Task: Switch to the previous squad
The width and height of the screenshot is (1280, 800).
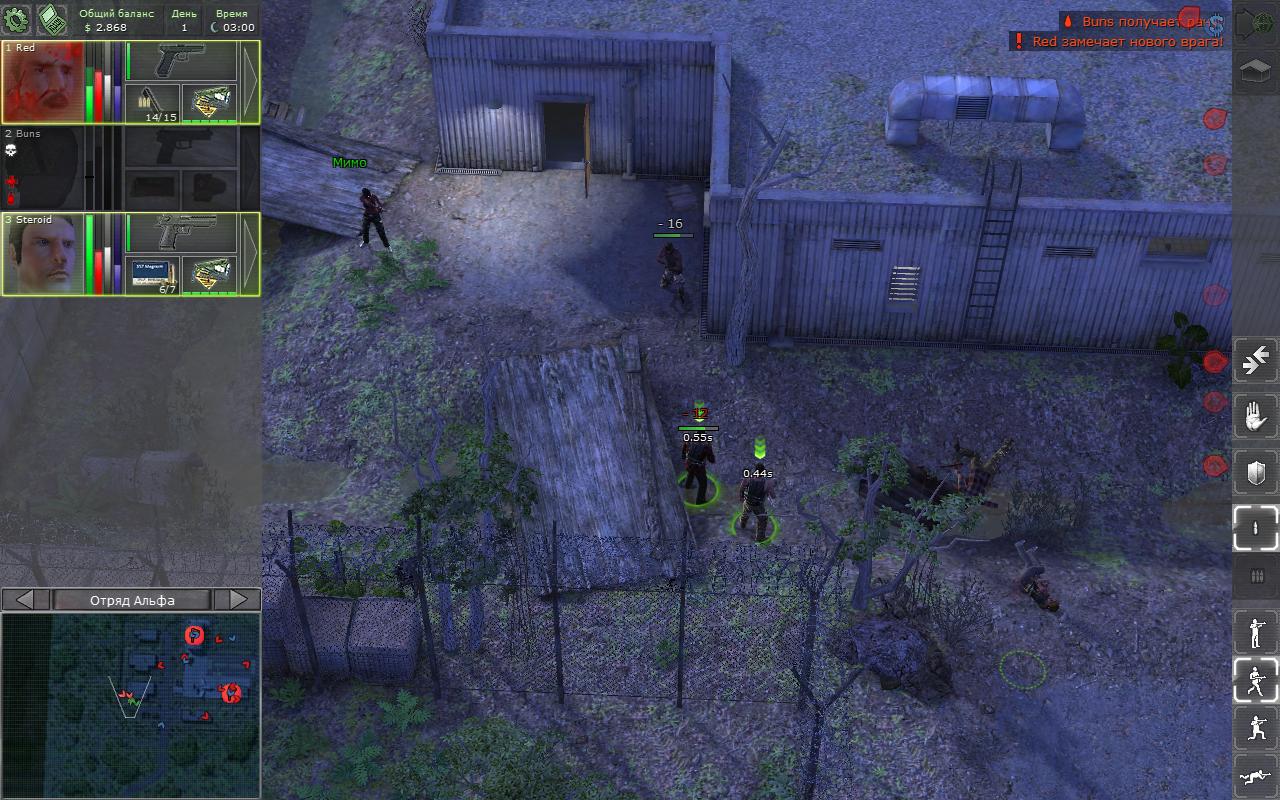Action: coord(26,600)
